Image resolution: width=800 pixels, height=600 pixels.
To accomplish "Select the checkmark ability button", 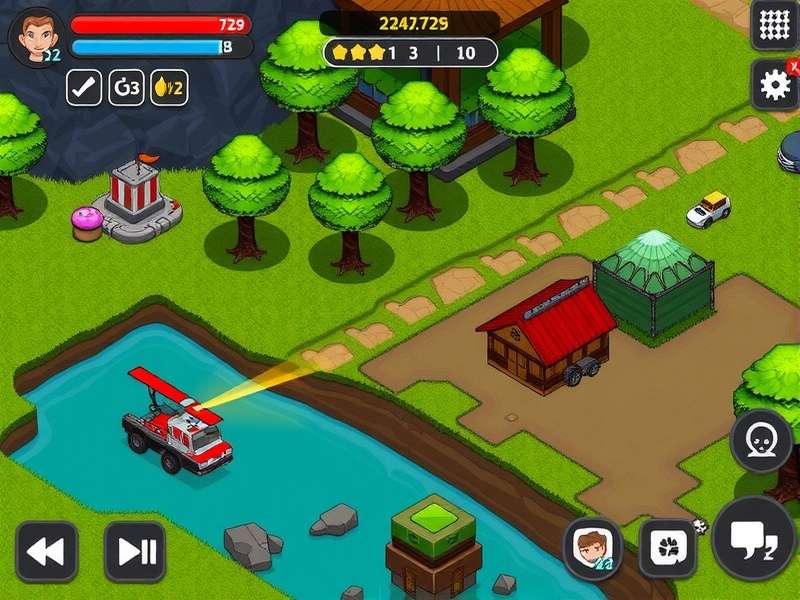I will pos(84,87).
